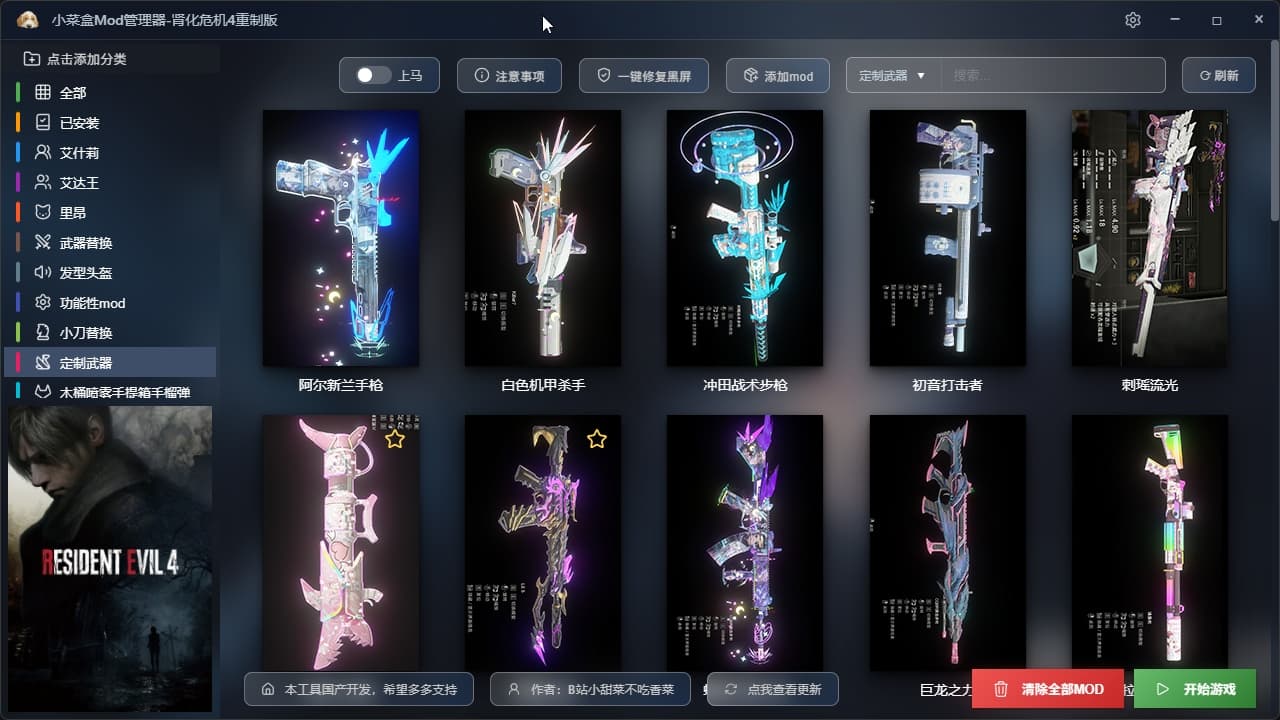The width and height of the screenshot is (1280, 720).
Task: Choose the 功能性mod category
Action: [92, 303]
